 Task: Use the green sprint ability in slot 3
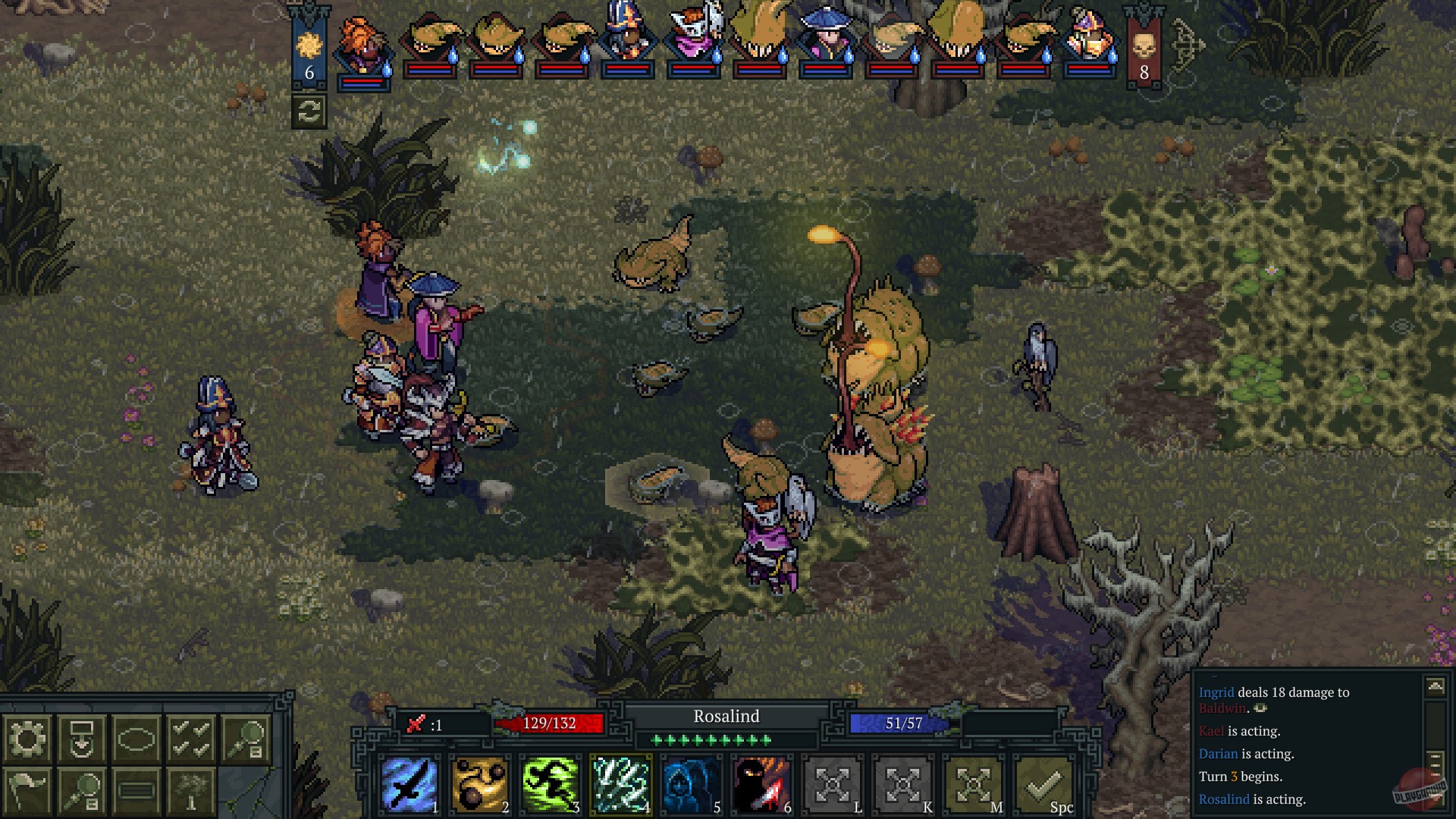pyautogui.click(x=550, y=784)
